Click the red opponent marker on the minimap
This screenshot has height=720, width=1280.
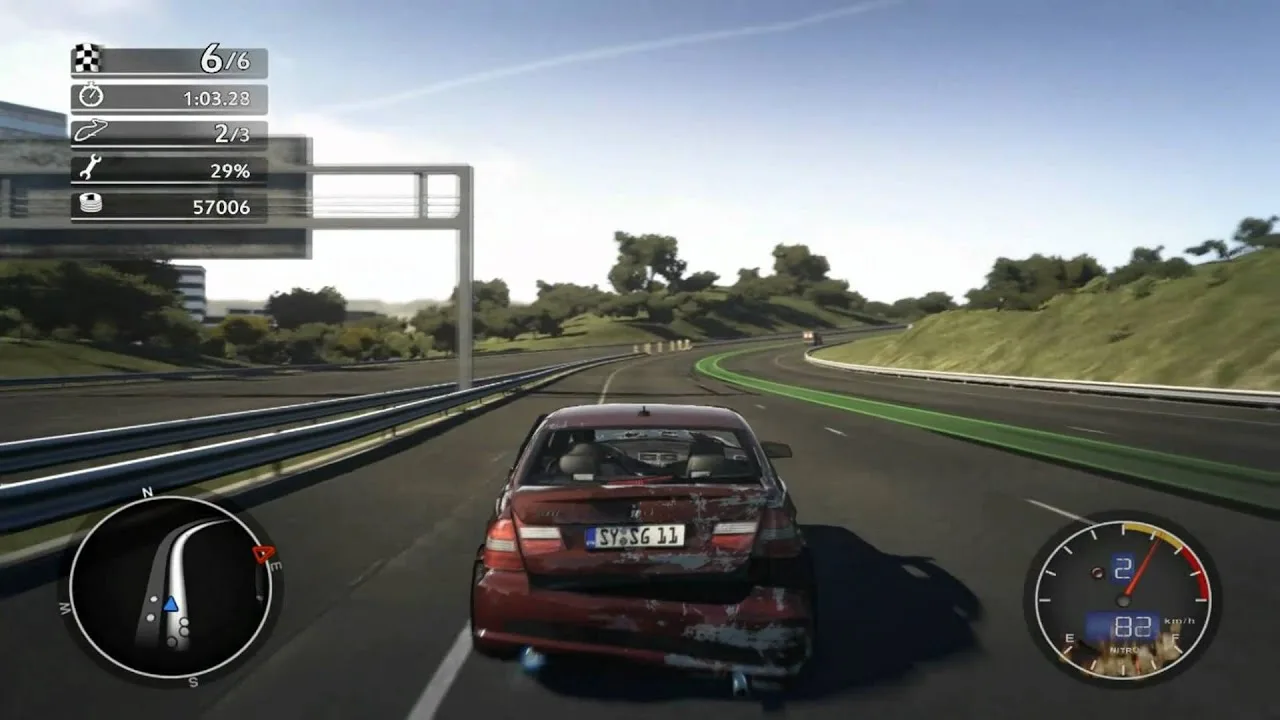pos(262,554)
